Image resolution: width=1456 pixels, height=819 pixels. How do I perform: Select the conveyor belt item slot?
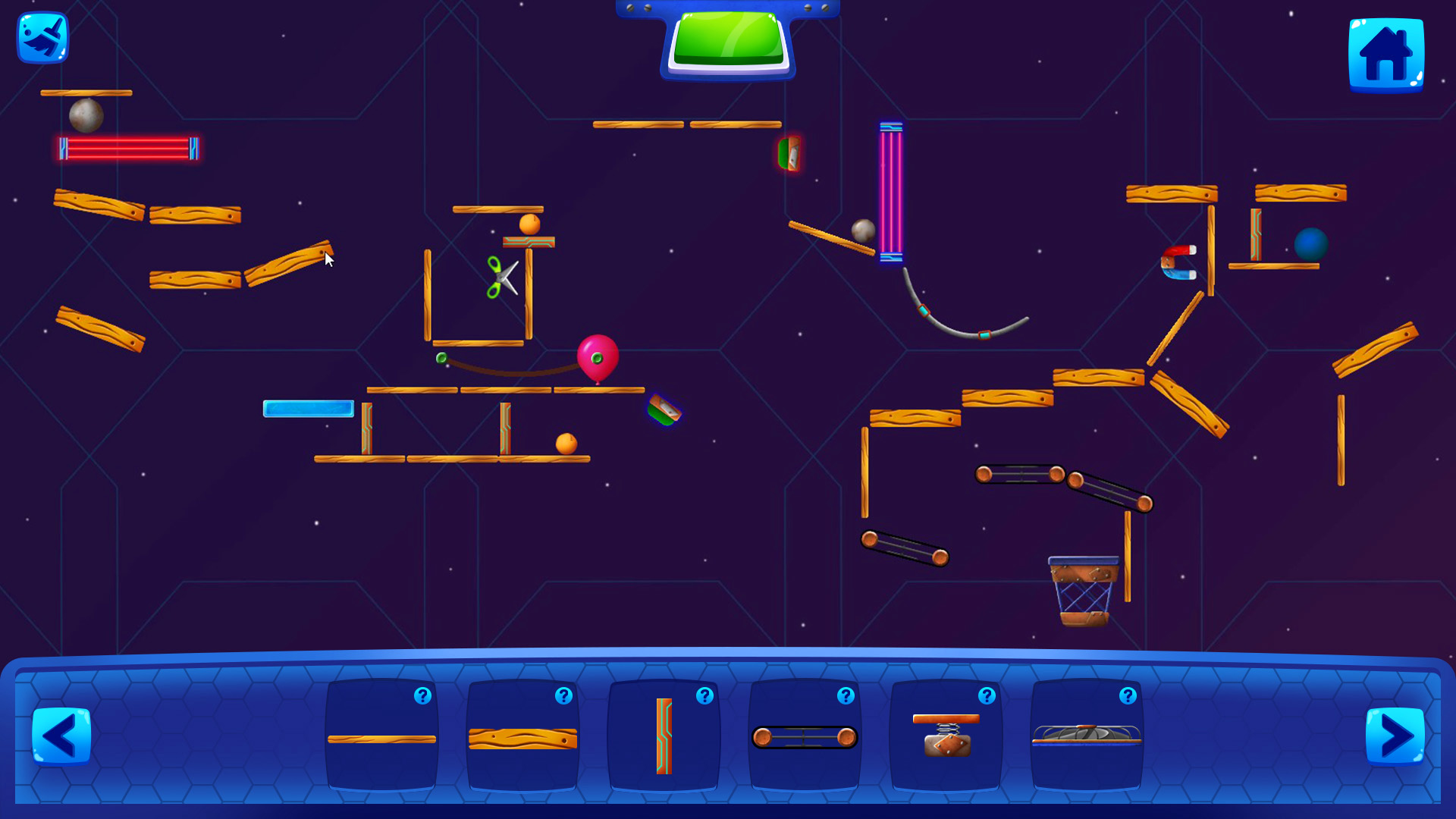pyautogui.click(x=804, y=736)
